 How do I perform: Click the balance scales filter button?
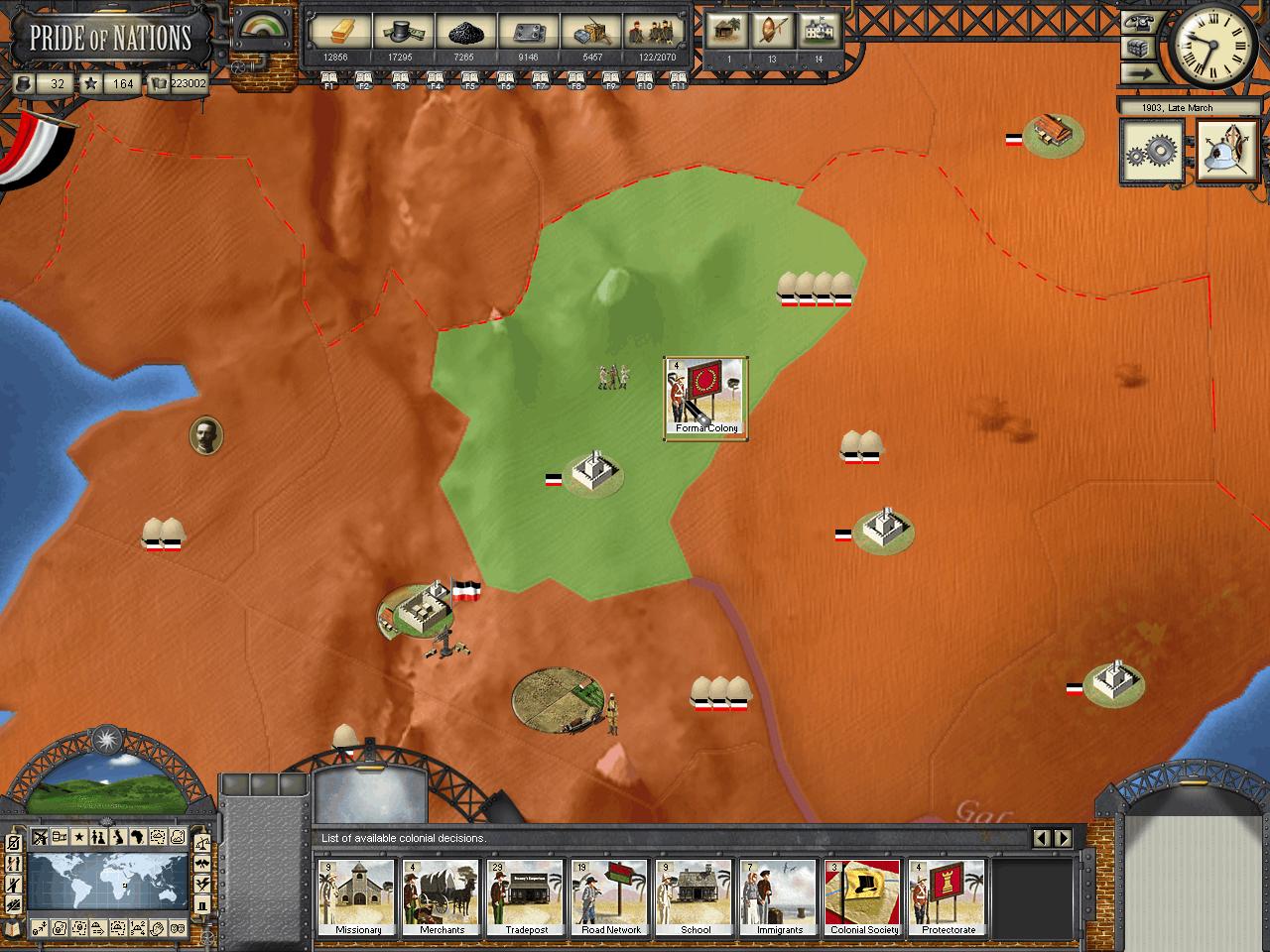tap(203, 843)
